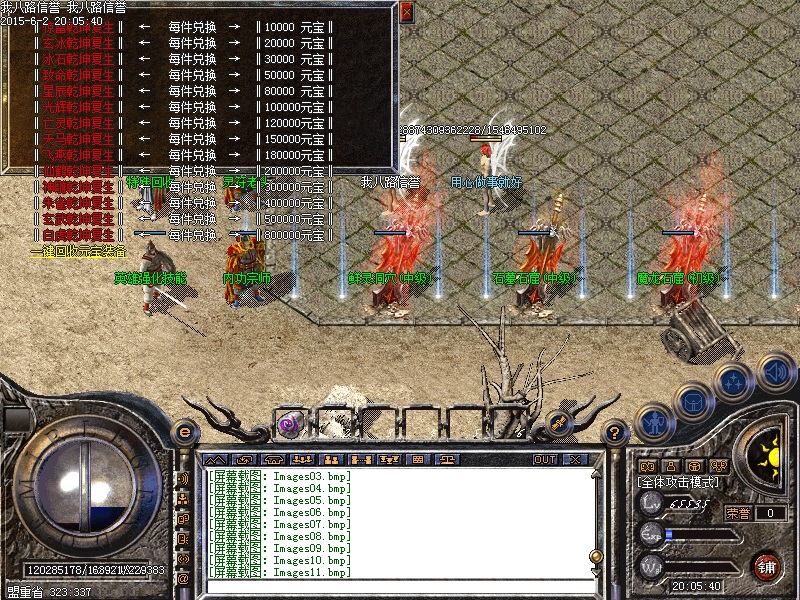This screenshot has height=600, width=800.
Task: Close the exchange dialog with the red X
Action: tap(406, 12)
